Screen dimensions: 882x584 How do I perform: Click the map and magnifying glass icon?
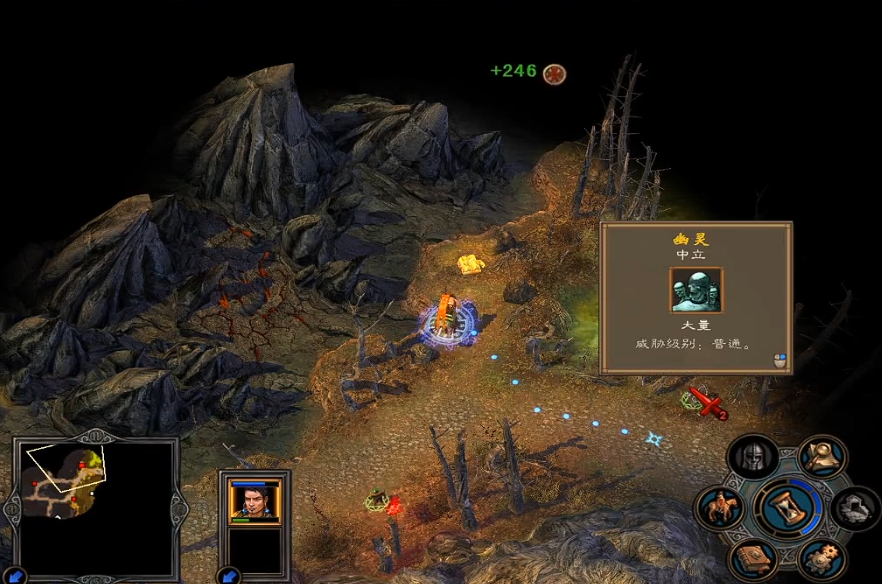pos(822,457)
